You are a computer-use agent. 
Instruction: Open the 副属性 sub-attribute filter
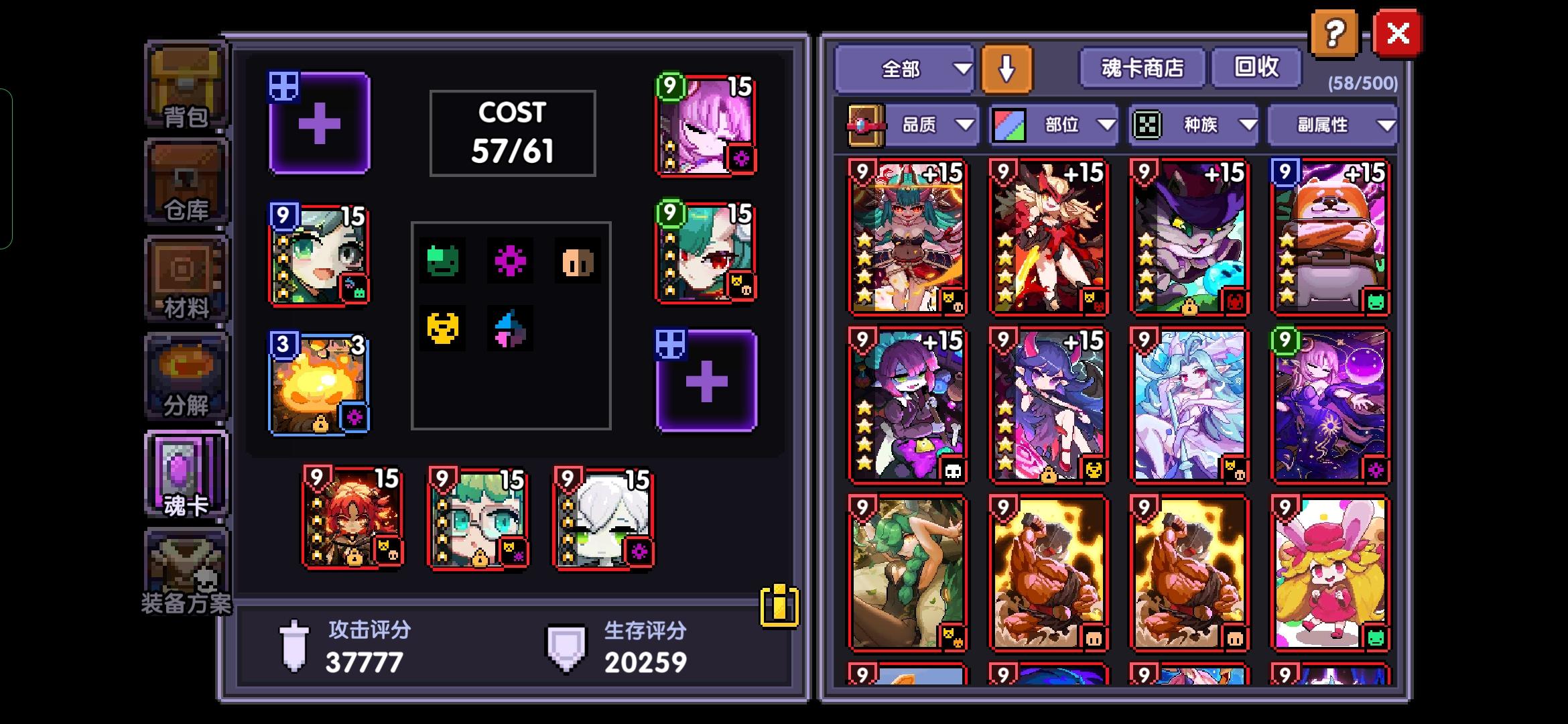pyautogui.click(x=1332, y=124)
